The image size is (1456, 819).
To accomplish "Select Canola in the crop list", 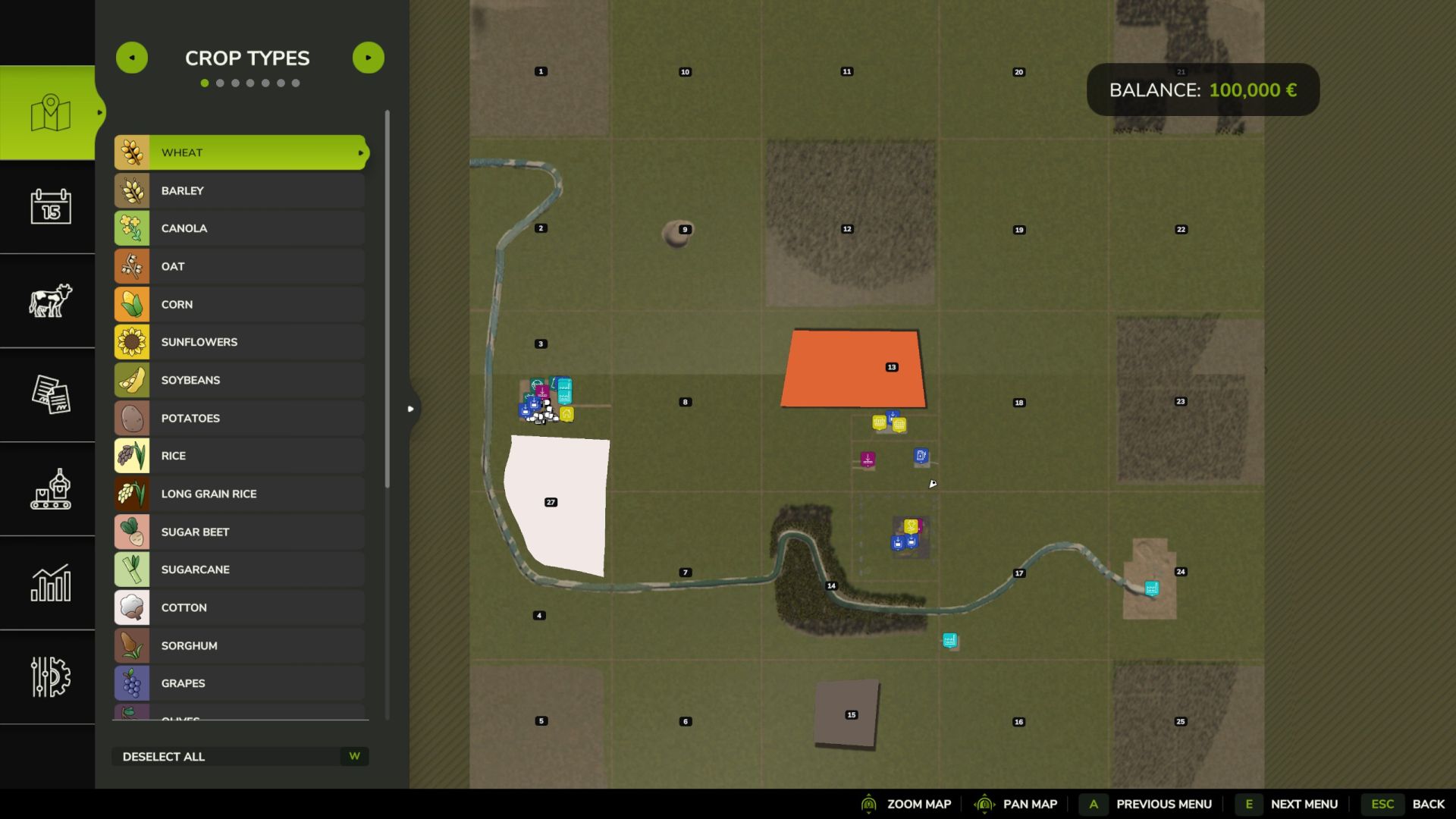I will 240,228.
